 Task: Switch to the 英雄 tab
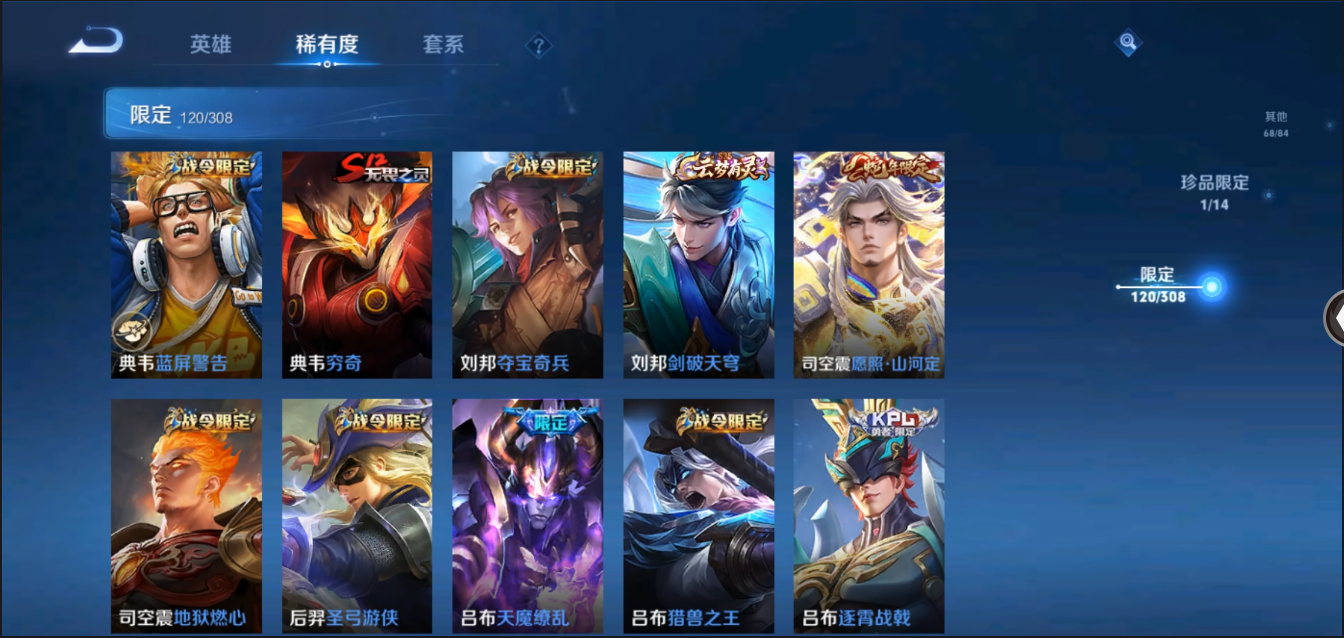point(211,44)
